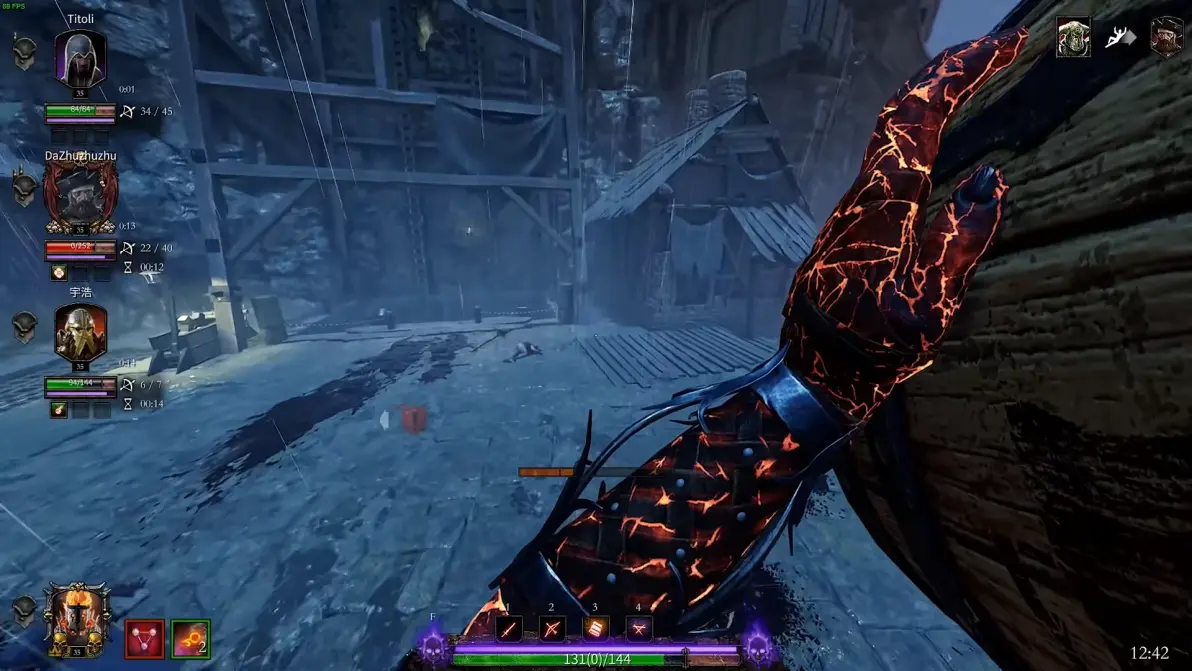Click the left purple skull ability emblem
The height and width of the screenshot is (671, 1192).
(x=434, y=643)
